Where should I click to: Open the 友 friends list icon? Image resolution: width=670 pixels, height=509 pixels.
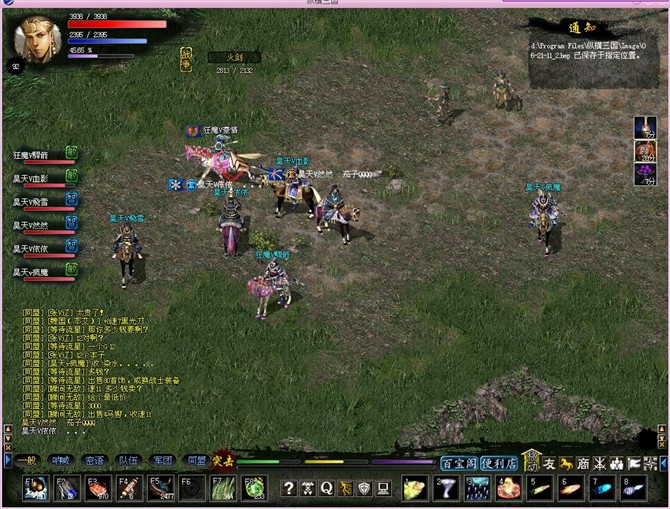(x=549, y=463)
